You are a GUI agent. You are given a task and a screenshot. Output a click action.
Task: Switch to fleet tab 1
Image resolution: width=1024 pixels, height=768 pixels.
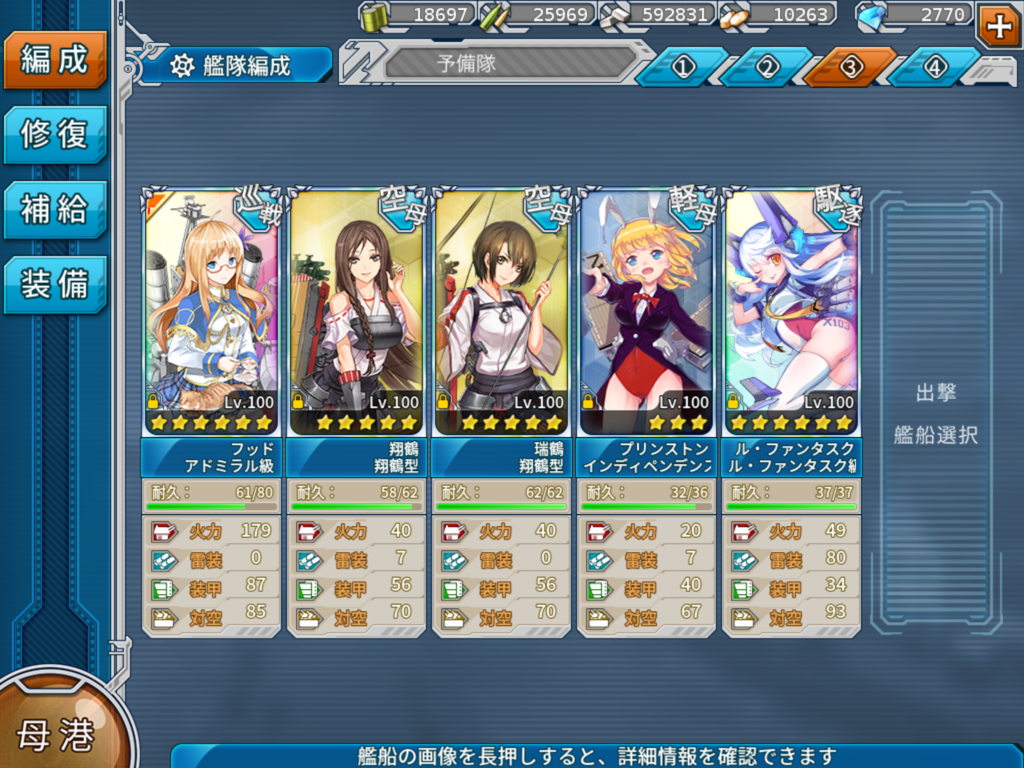click(683, 67)
